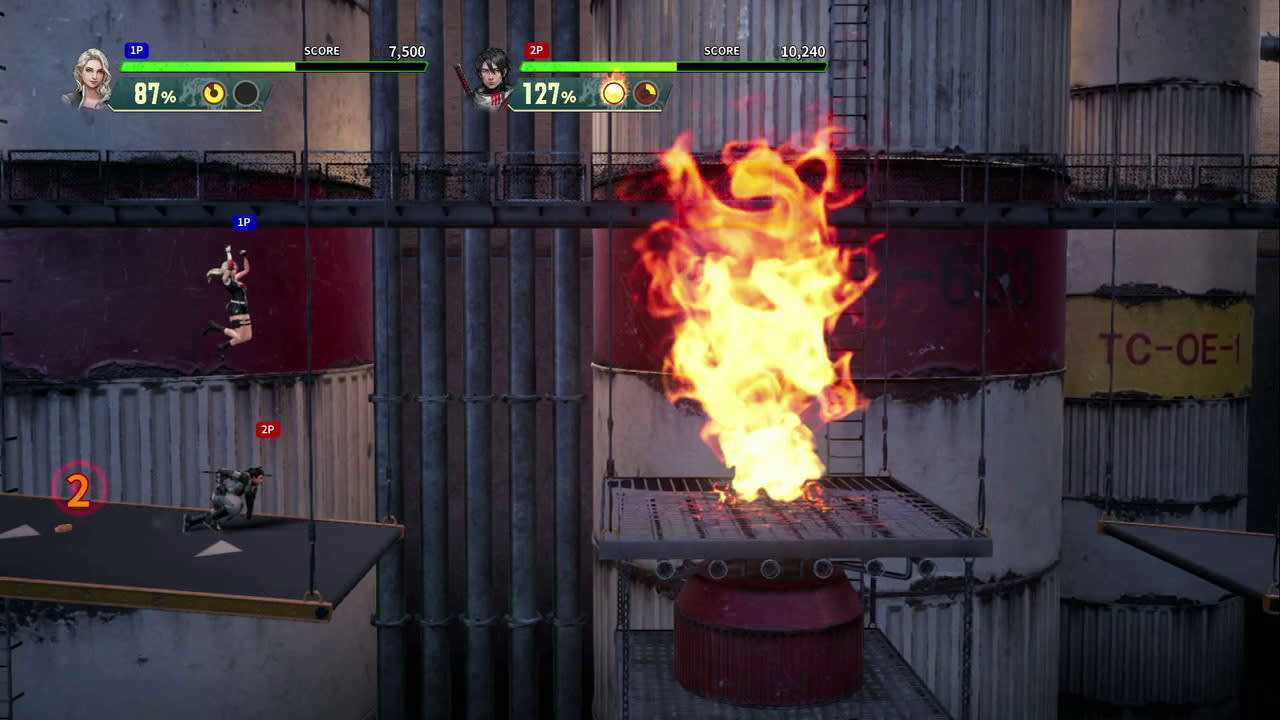Select player one's partly charged yellow gauge orb

(214, 94)
